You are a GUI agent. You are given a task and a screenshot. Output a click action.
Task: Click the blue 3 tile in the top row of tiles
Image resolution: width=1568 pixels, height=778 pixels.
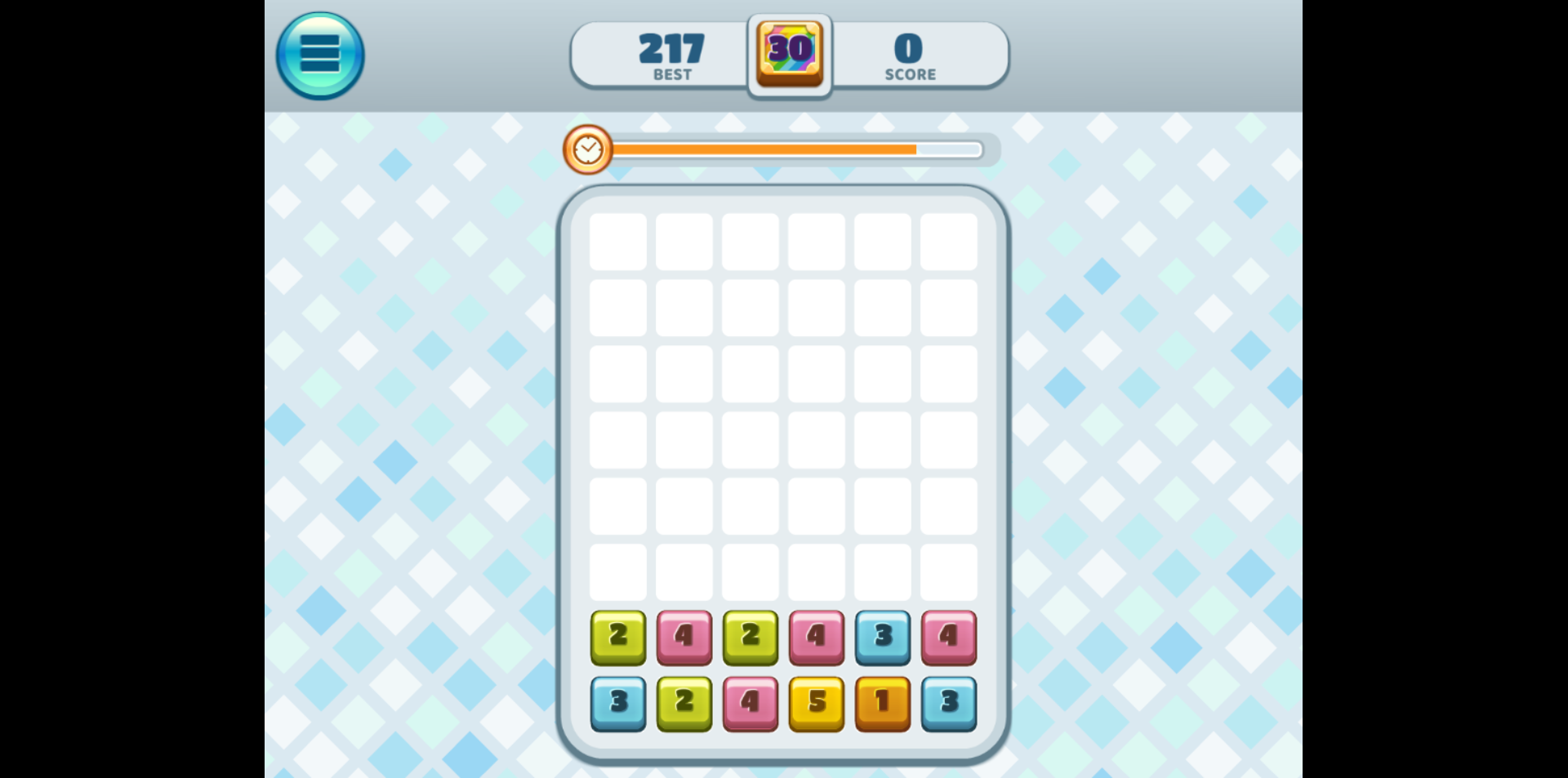click(882, 638)
